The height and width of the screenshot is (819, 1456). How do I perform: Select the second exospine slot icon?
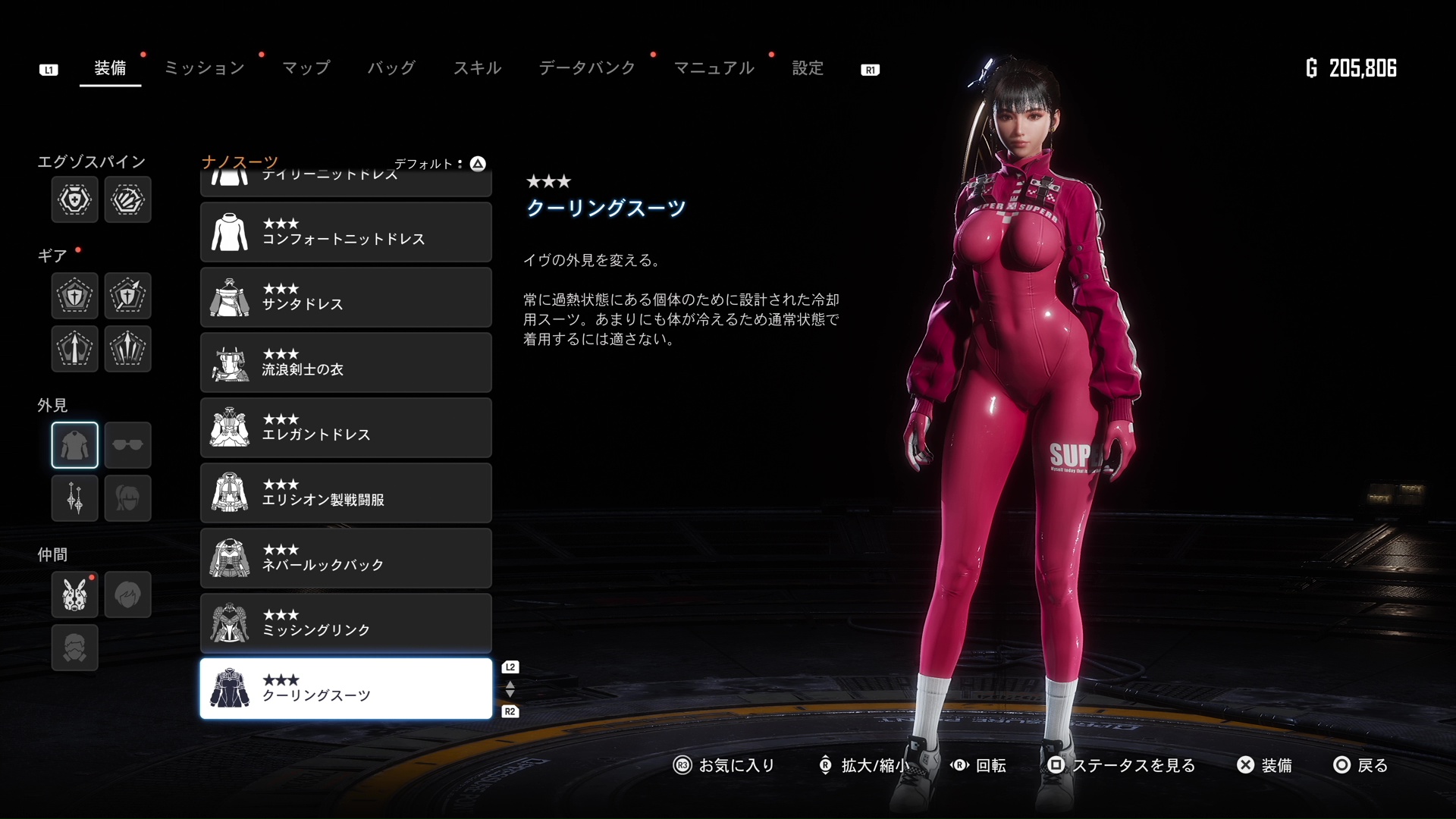click(127, 199)
